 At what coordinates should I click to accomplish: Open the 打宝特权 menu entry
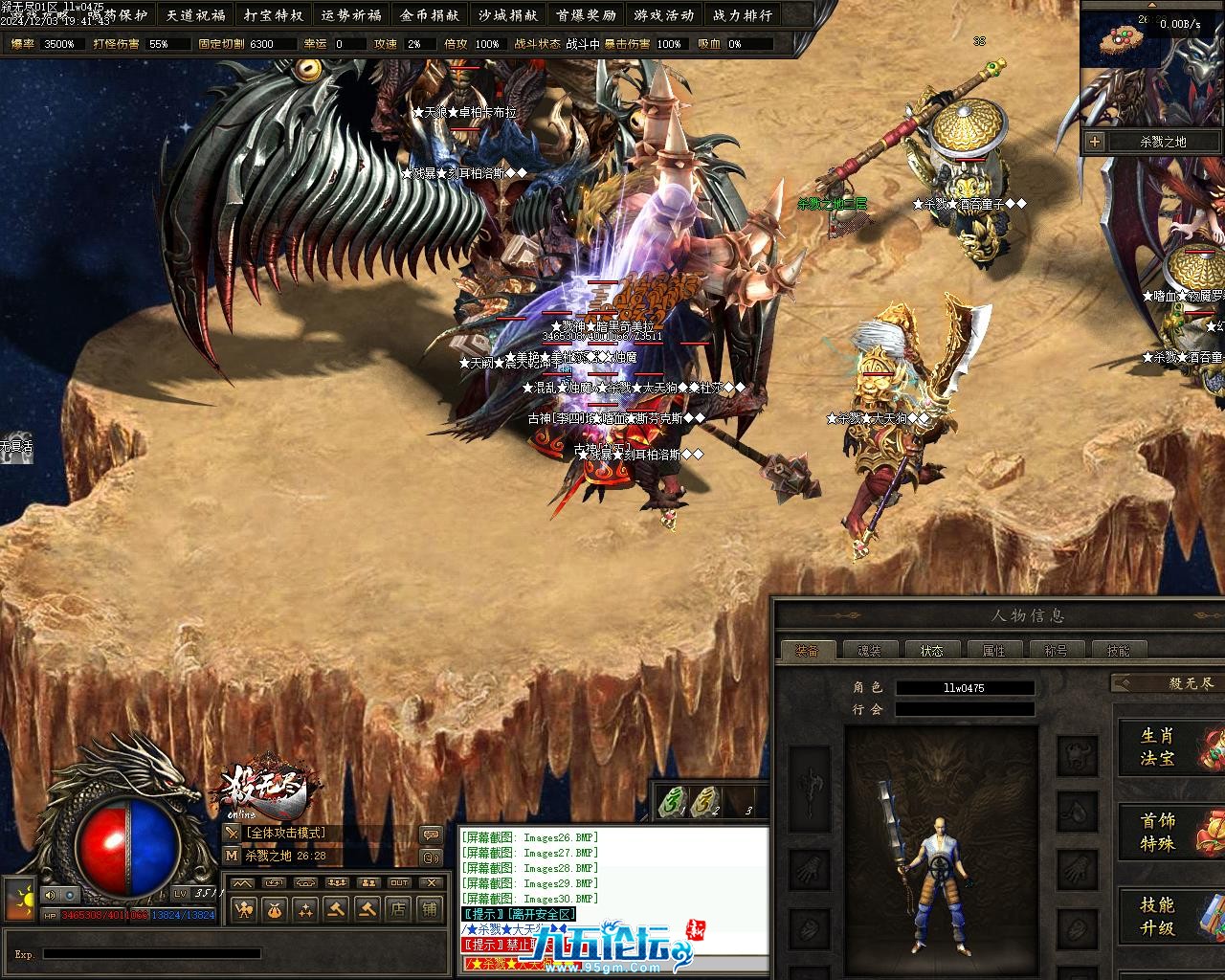274,15
